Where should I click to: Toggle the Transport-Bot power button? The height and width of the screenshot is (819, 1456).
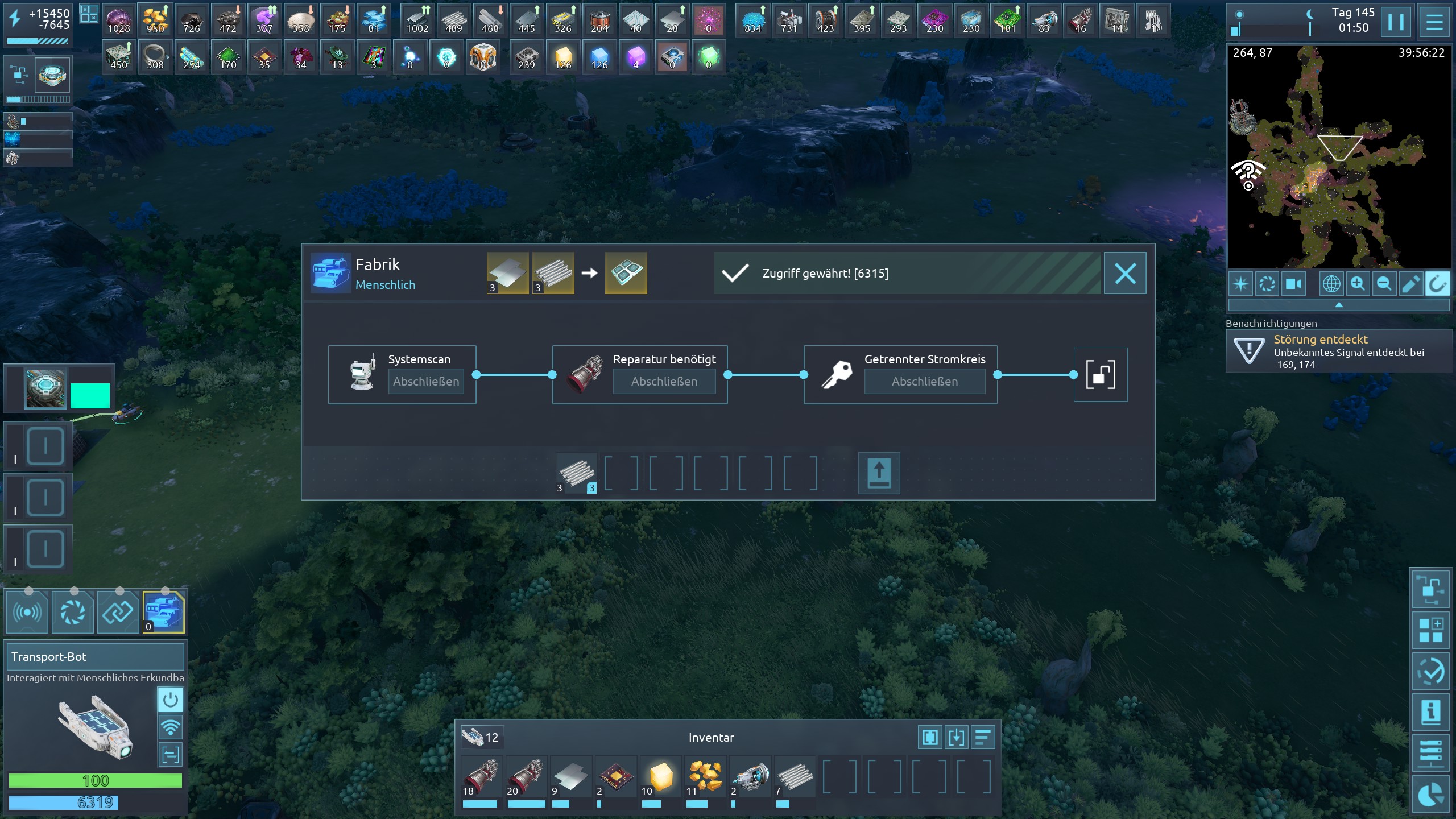tap(170, 700)
